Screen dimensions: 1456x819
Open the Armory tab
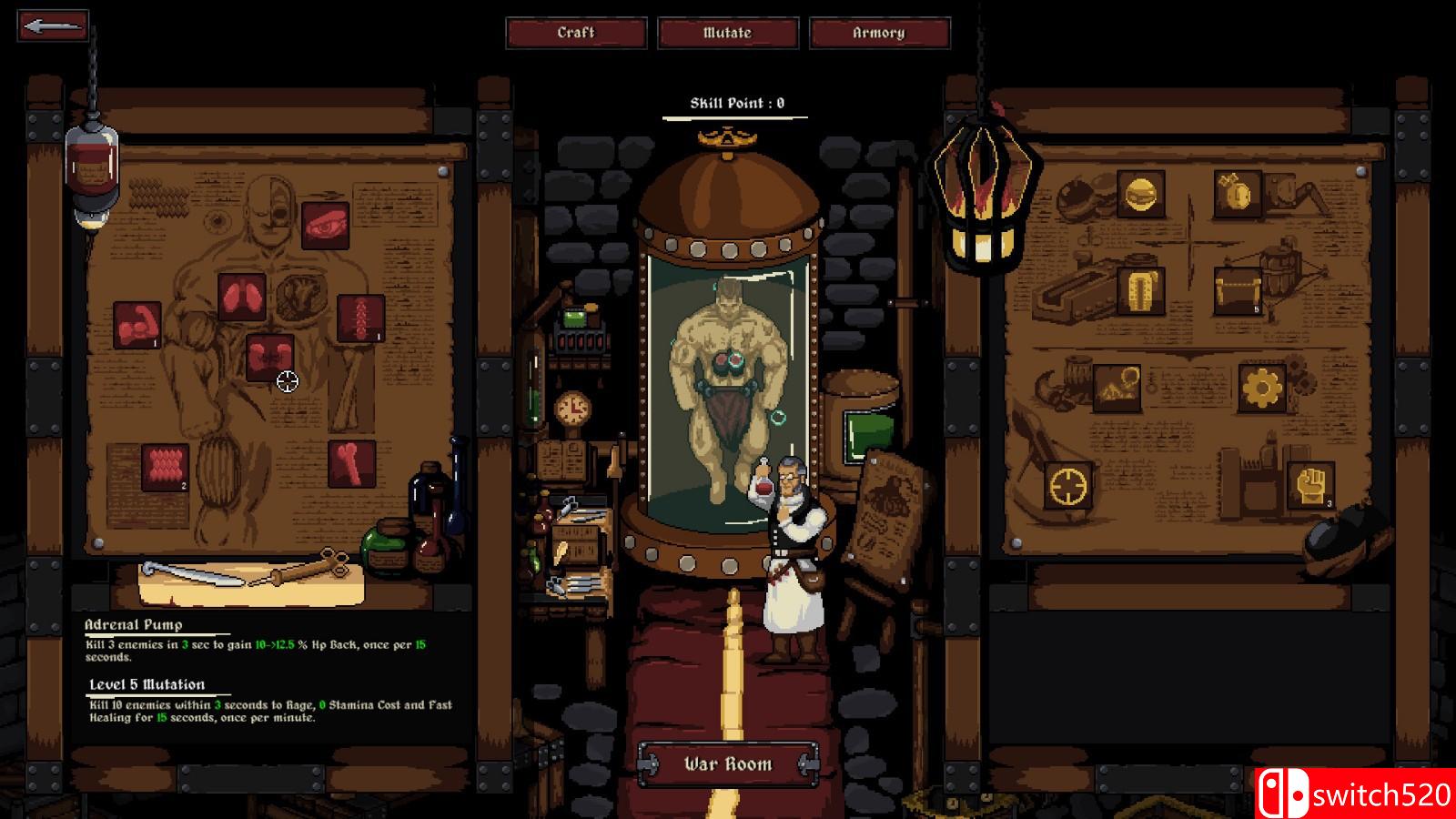878,34
